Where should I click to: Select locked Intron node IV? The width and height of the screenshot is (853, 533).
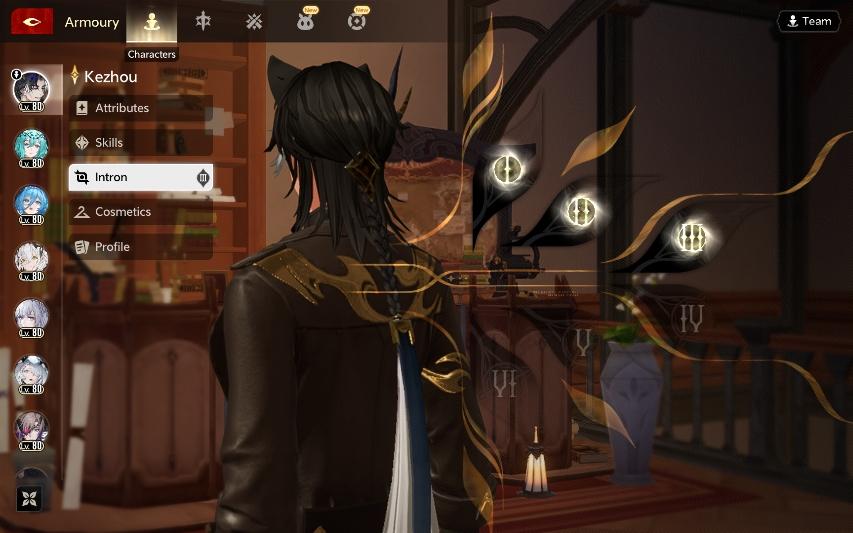[x=691, y=319]
